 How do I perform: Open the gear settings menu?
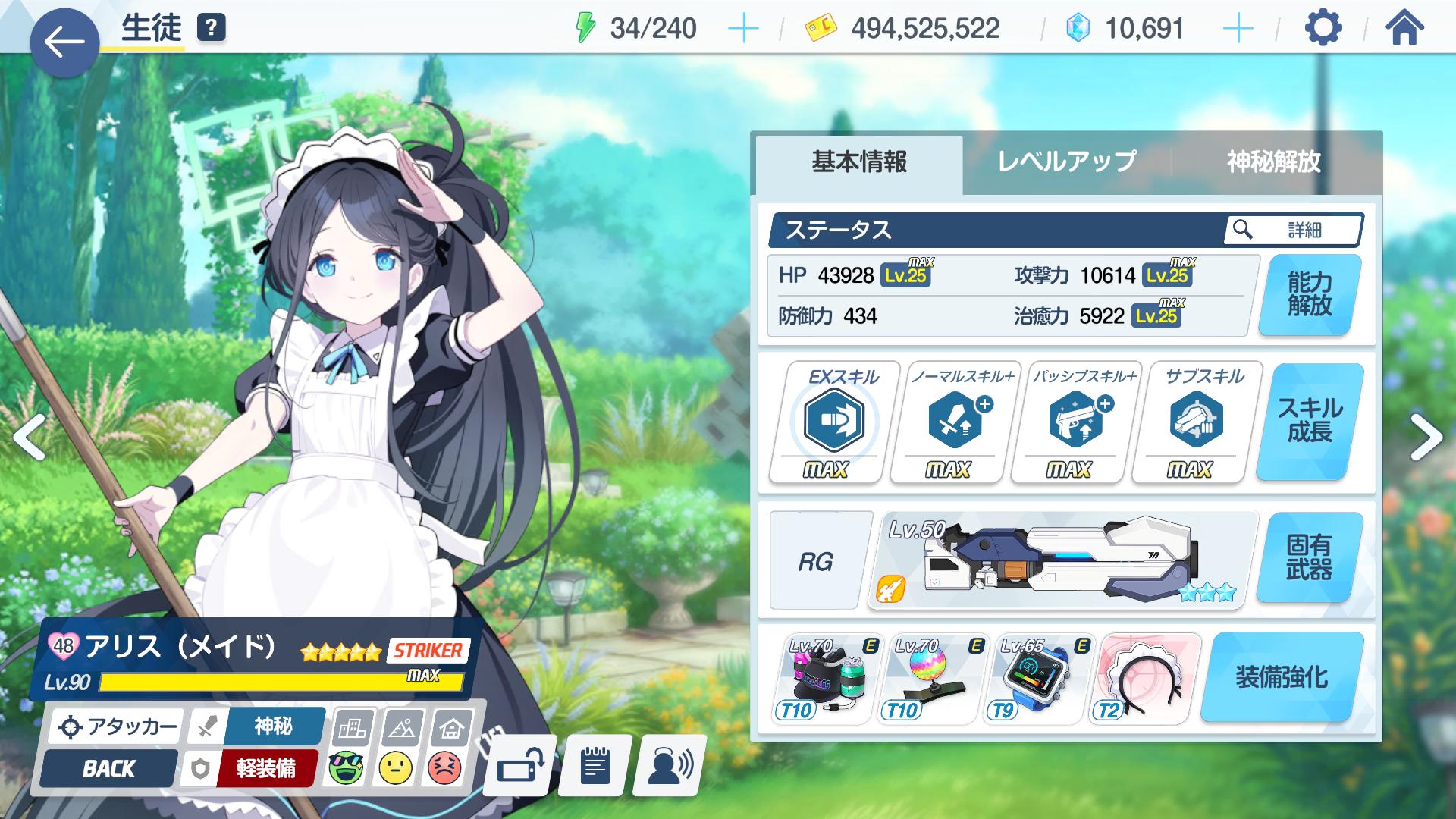coord(1323,29)
